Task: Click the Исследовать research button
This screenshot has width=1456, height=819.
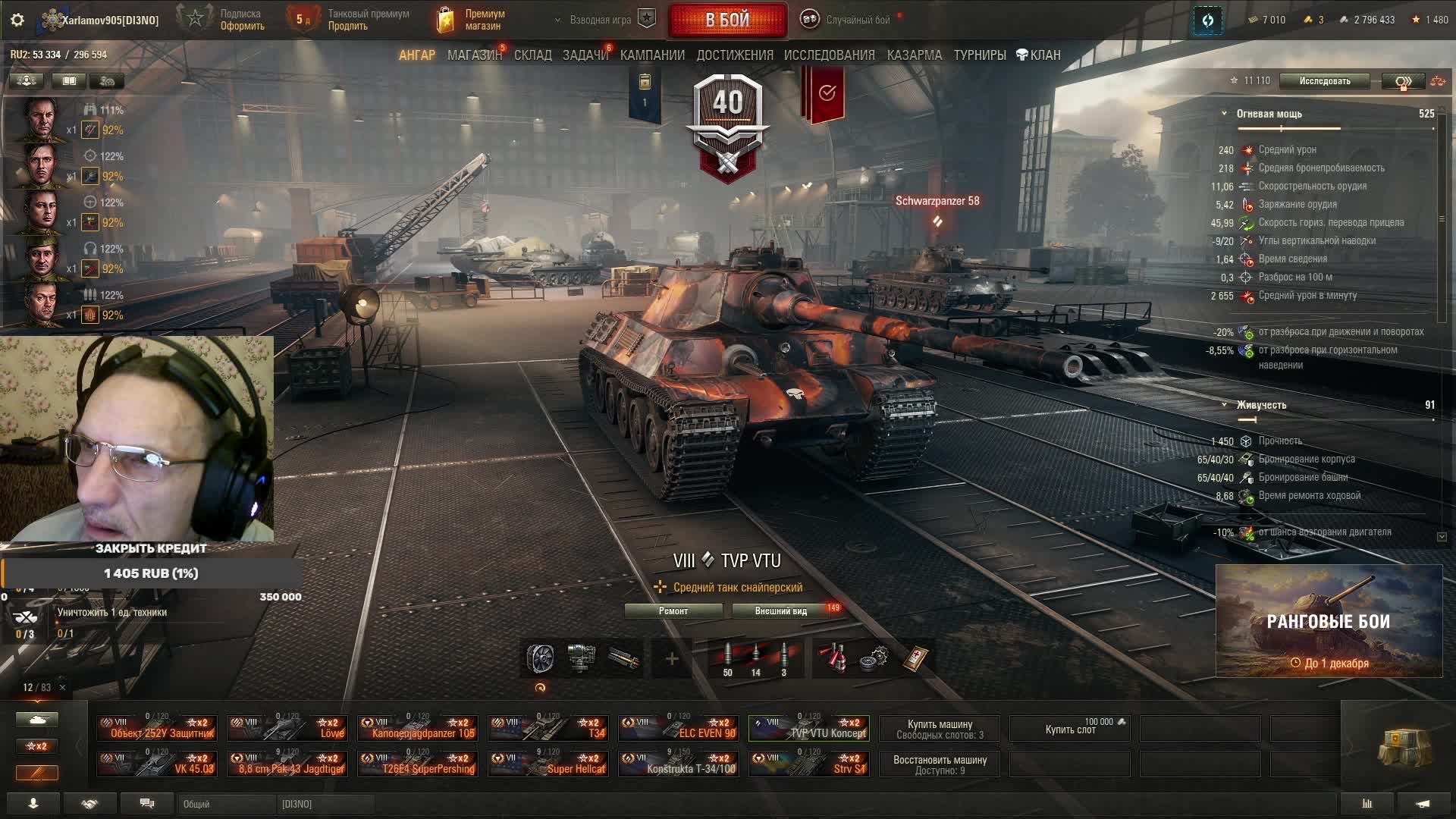Action: (1324, 81)
